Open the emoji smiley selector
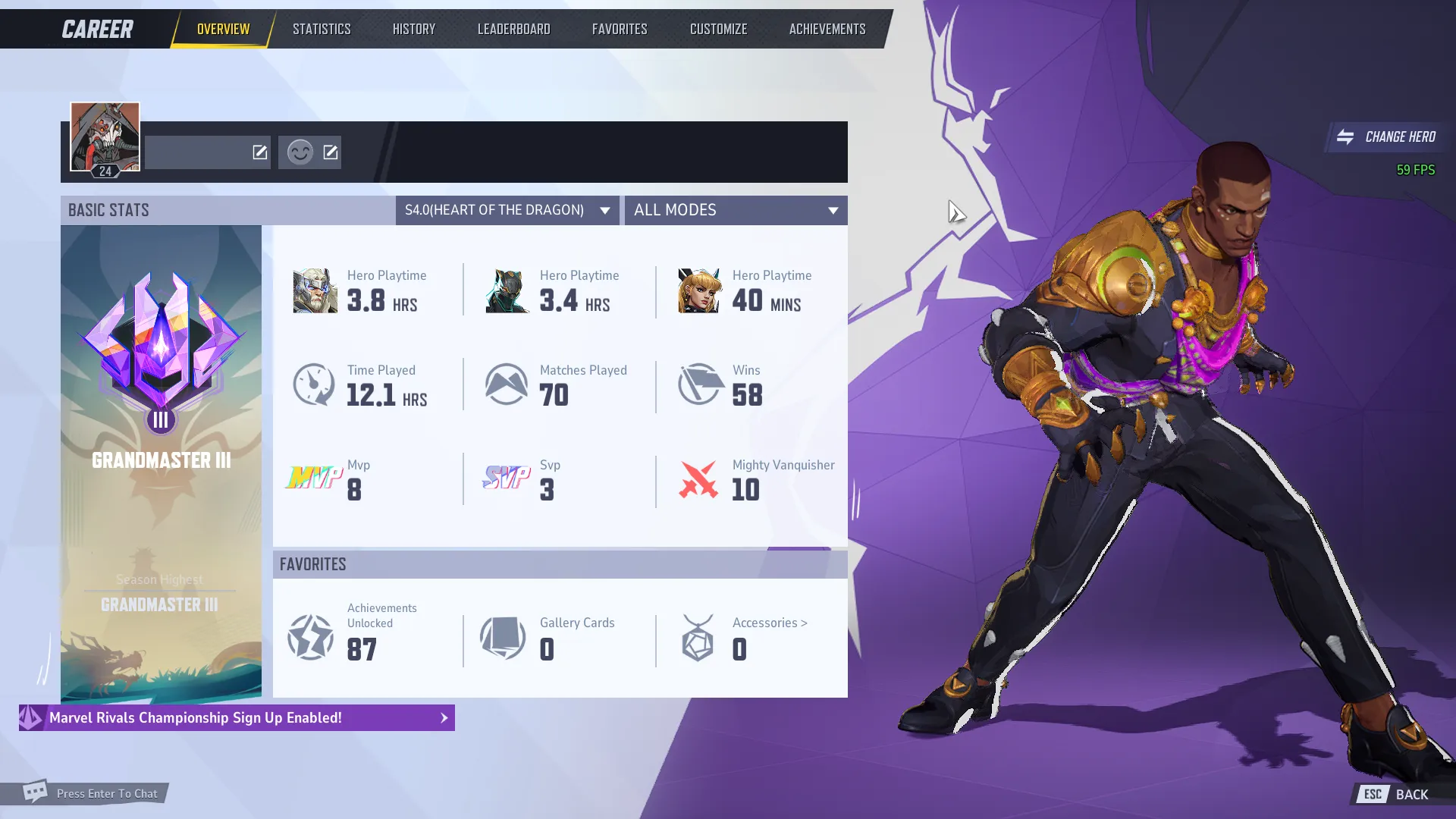This screenshot has width=1456, height=819. [x=301, y=152]
